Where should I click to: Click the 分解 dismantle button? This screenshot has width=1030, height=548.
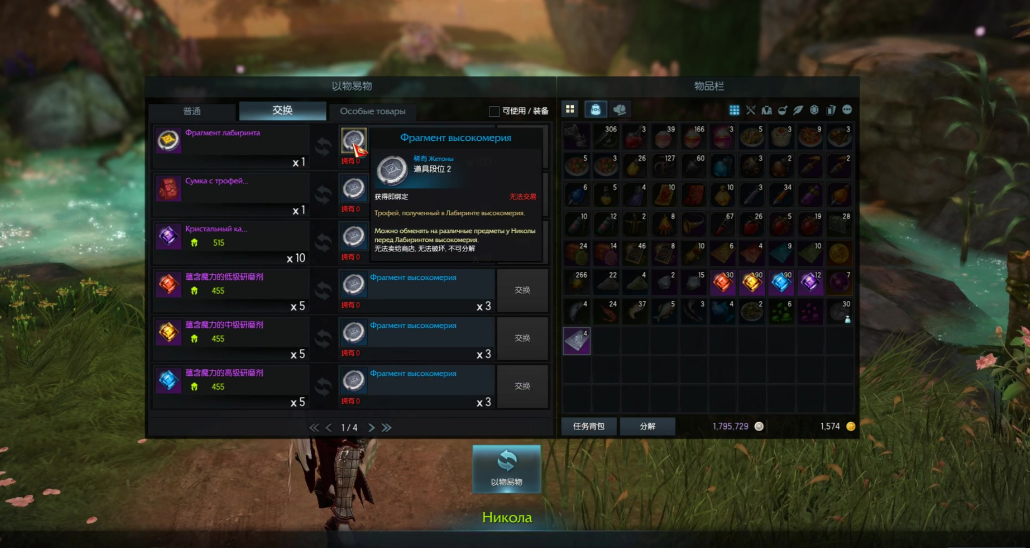pyautogui.click(x=646, y=426)
